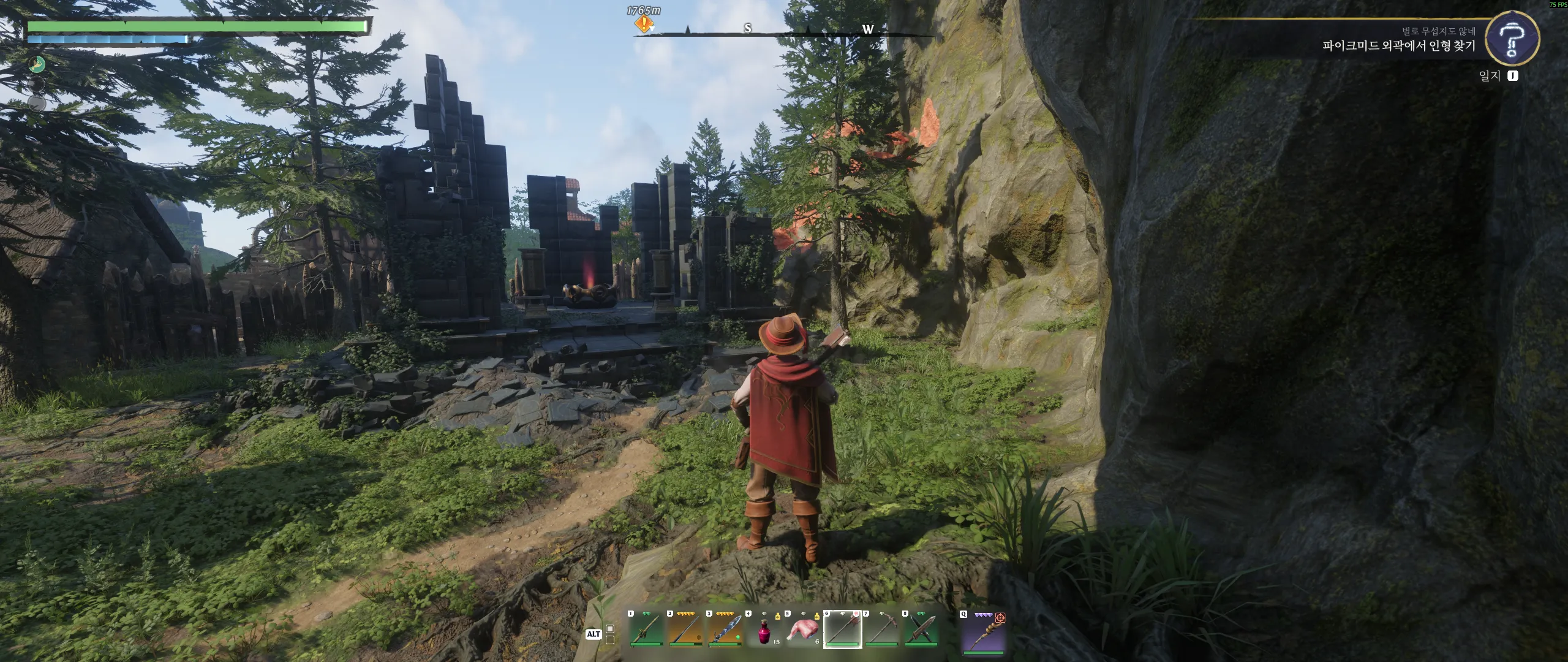The height and width of the screenshot is (662, 1568).
Task: Click the orange quest marker on the compass
Action: (643, 24)
